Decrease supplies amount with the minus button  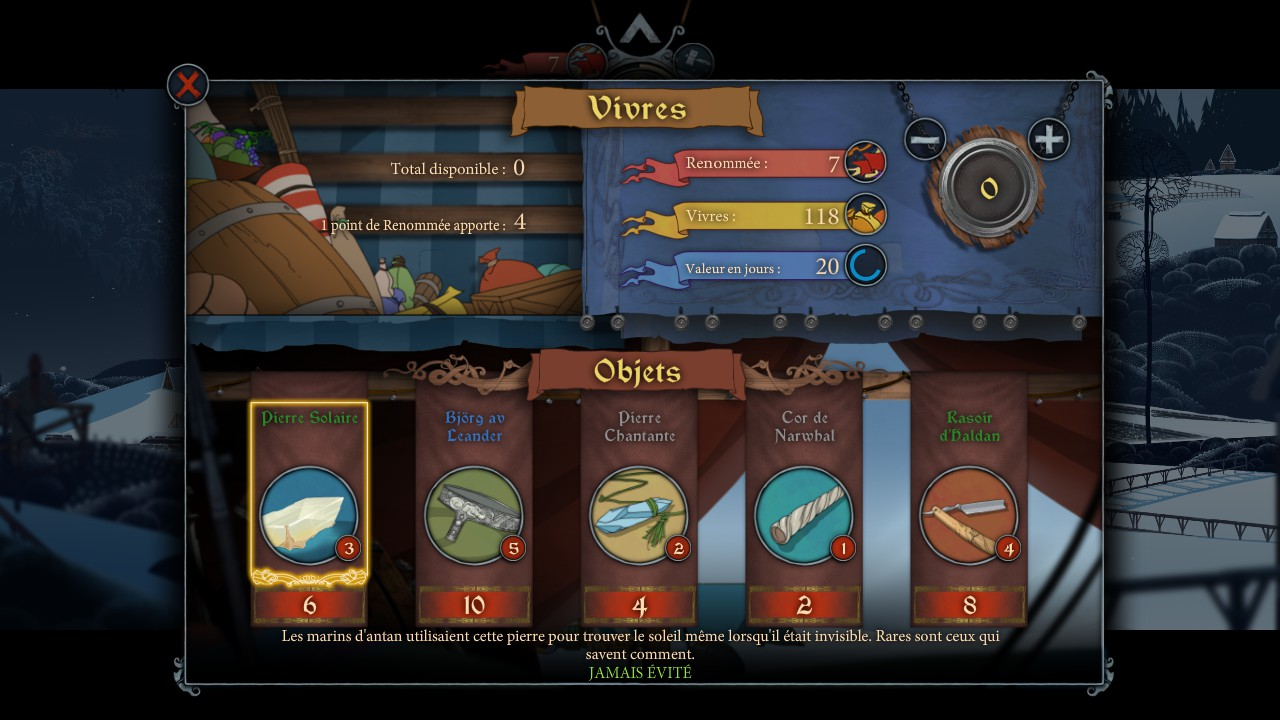[925, 139]
